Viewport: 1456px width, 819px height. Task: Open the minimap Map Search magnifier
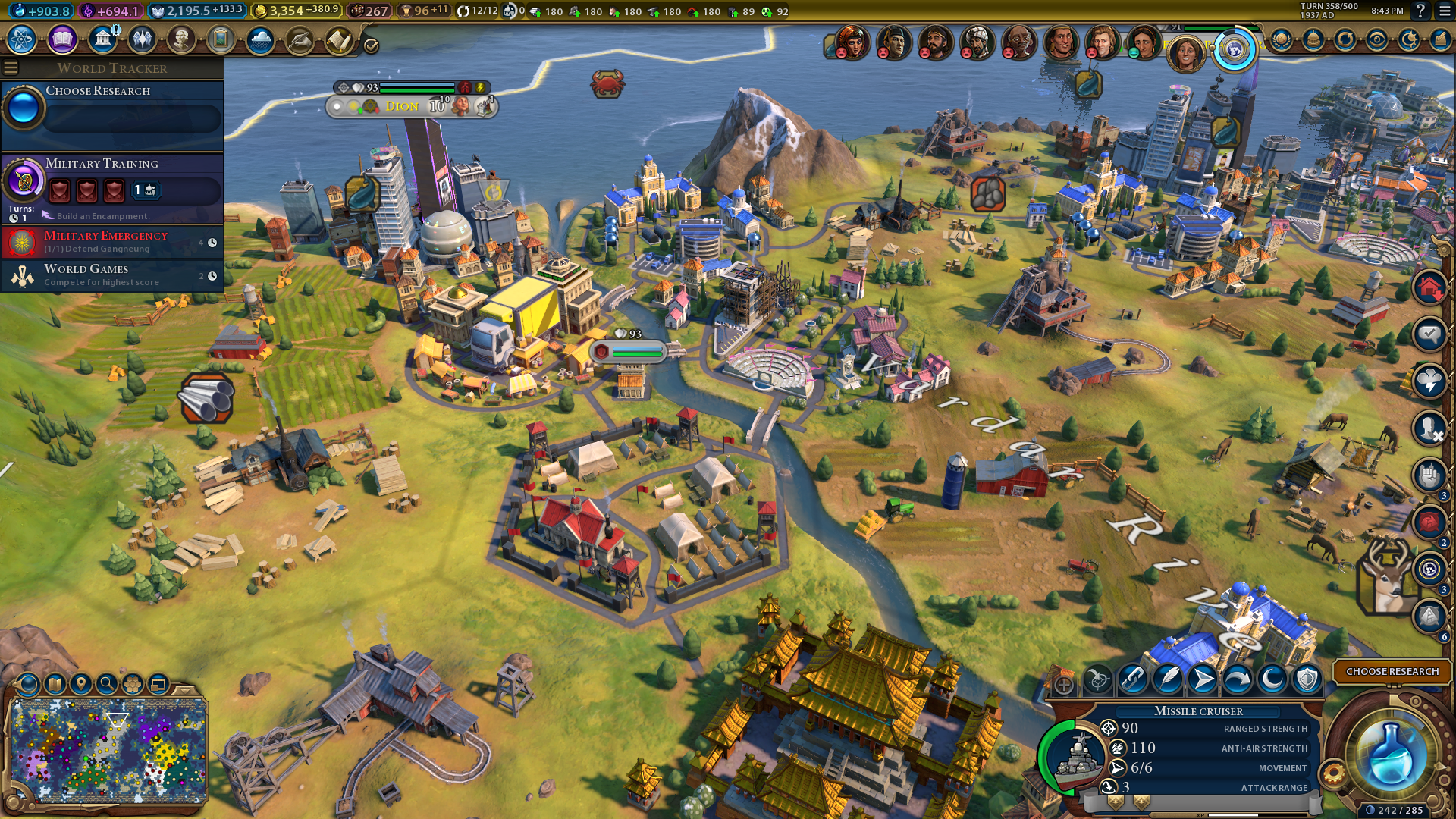[x=107, y=684]
